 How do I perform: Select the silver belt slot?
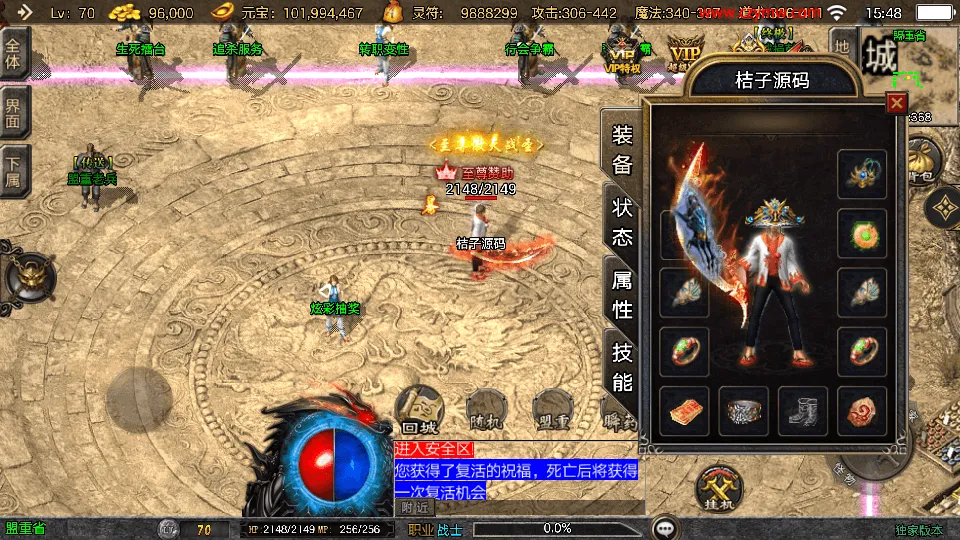pos(744,411)
